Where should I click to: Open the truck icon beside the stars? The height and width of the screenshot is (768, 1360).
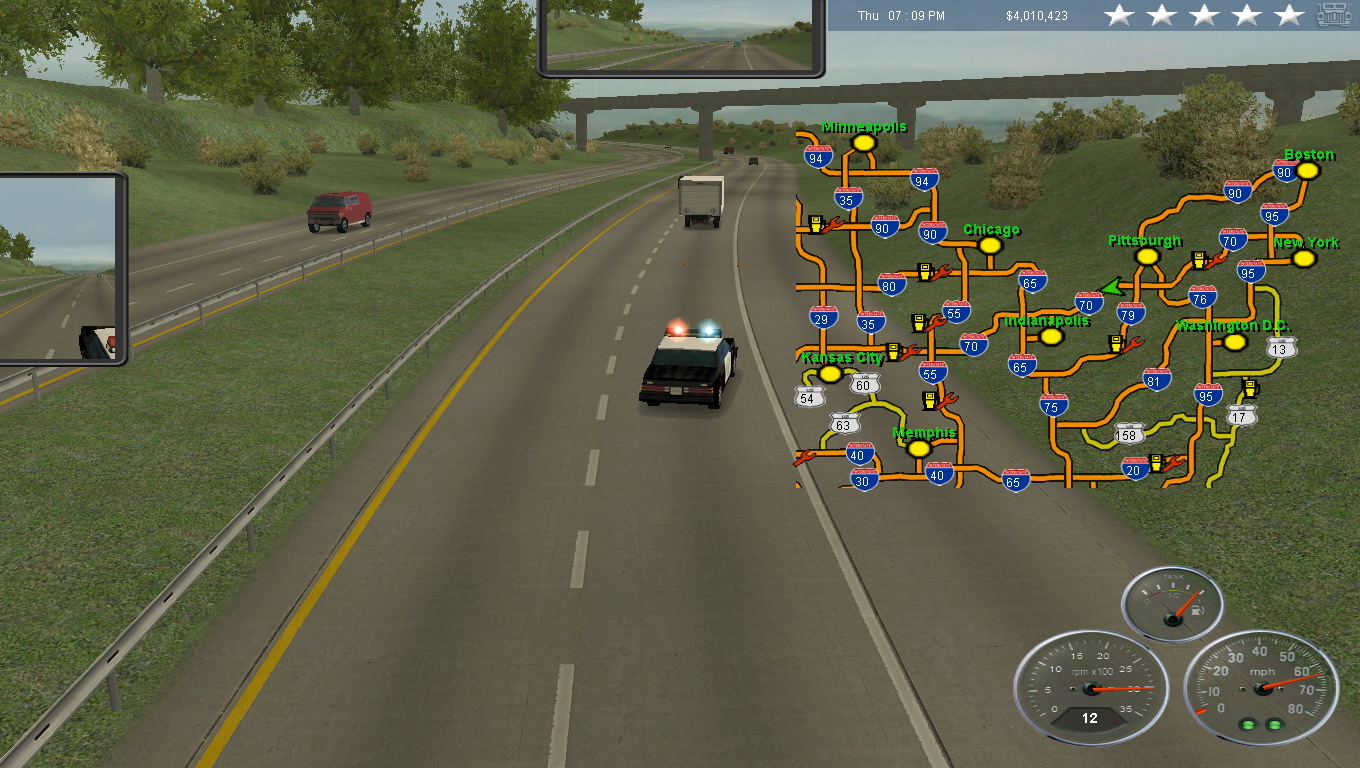1333,15
